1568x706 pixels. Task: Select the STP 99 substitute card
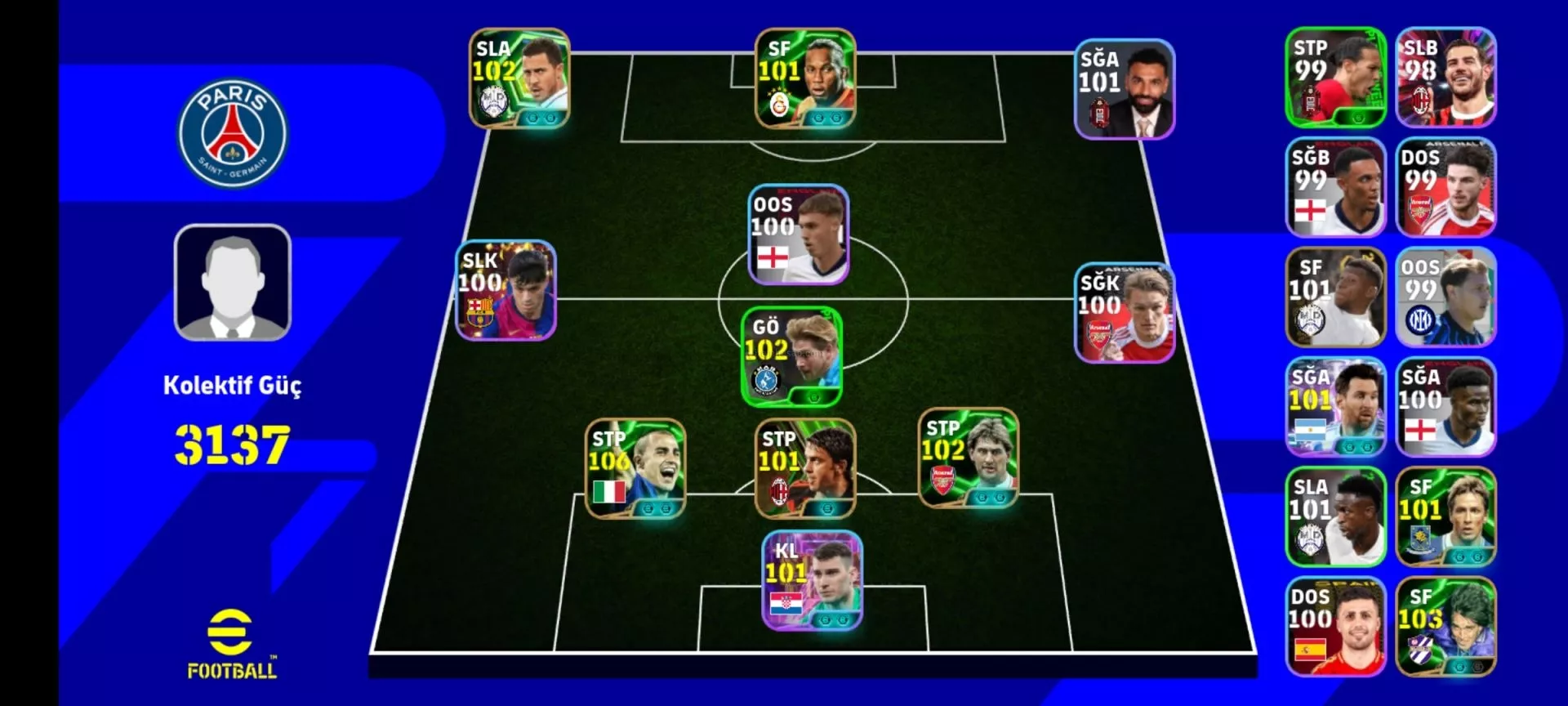click(x=1335, y=78)
